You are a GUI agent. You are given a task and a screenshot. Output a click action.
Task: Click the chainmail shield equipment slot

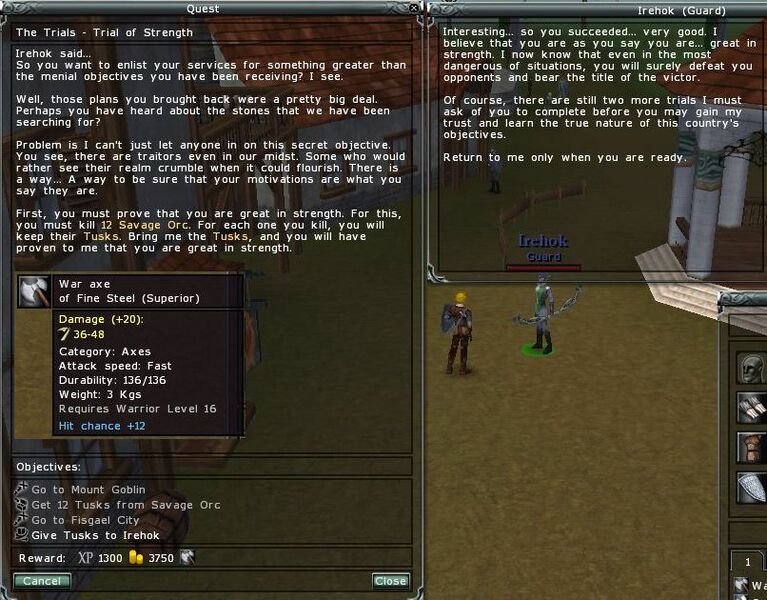tap(752, 486)
